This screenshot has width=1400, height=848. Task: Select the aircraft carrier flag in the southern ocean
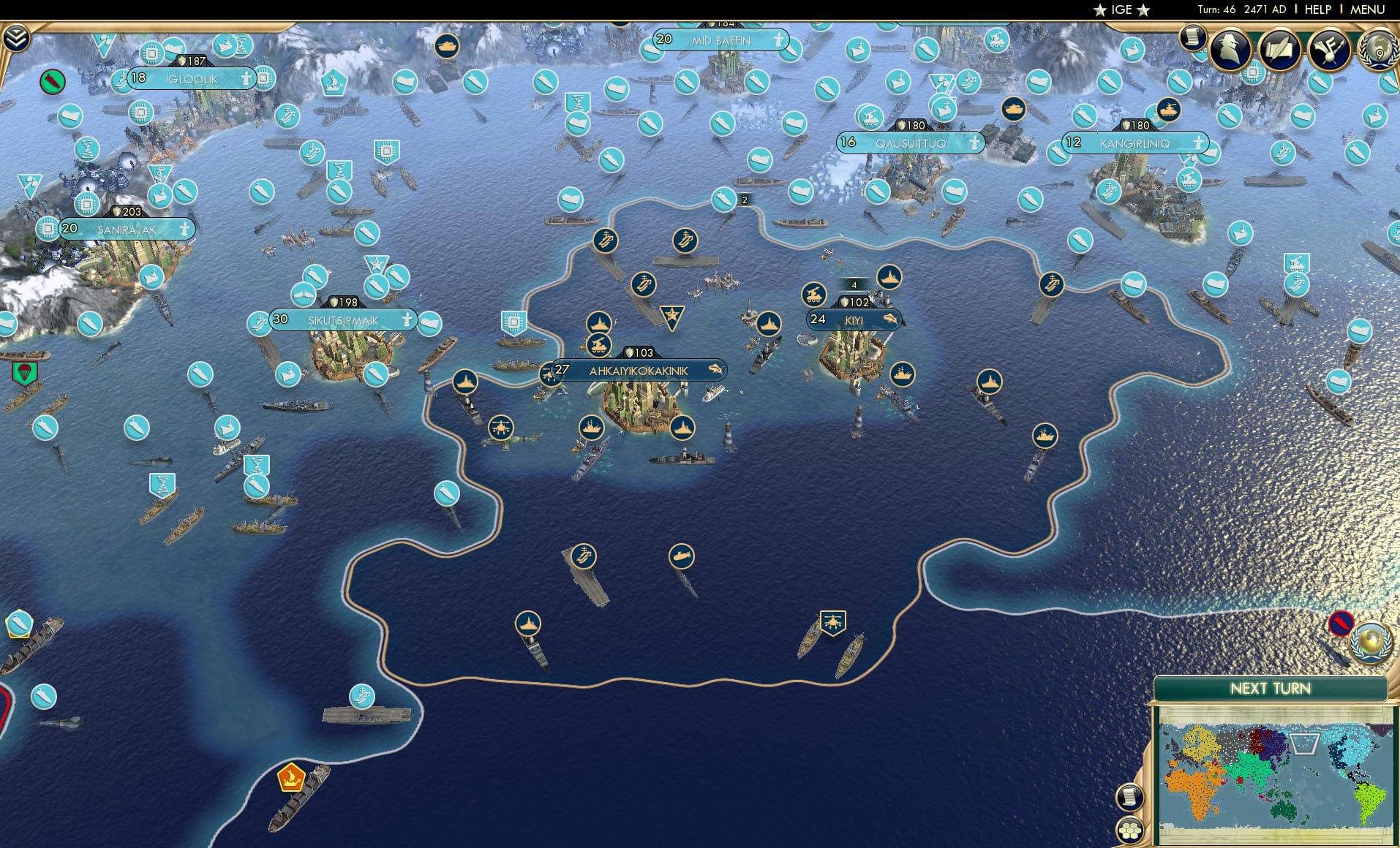[583, 556]
